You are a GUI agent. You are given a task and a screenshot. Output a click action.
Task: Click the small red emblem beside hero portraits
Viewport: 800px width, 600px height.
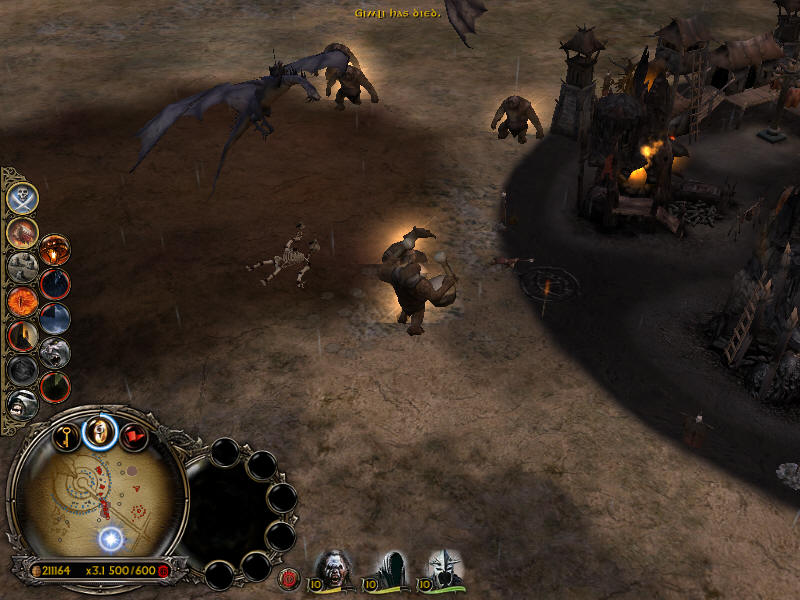pos(291,576)
